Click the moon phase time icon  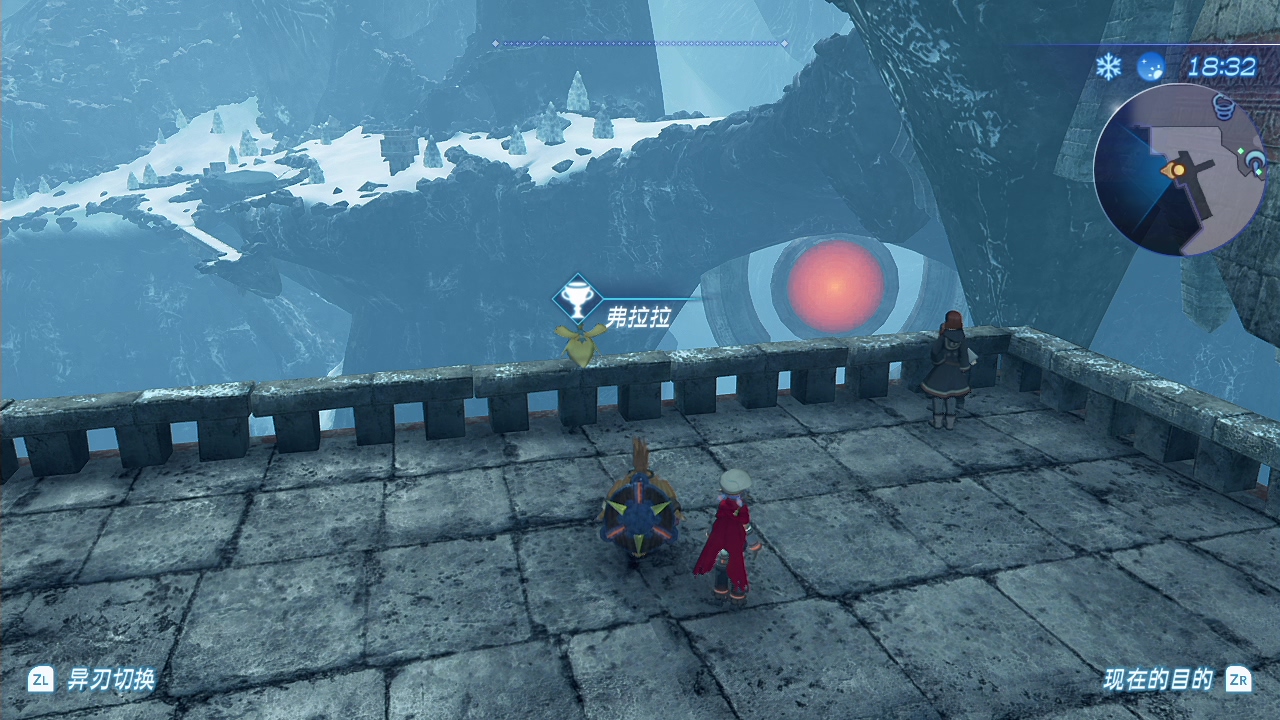pos(1151,67)
